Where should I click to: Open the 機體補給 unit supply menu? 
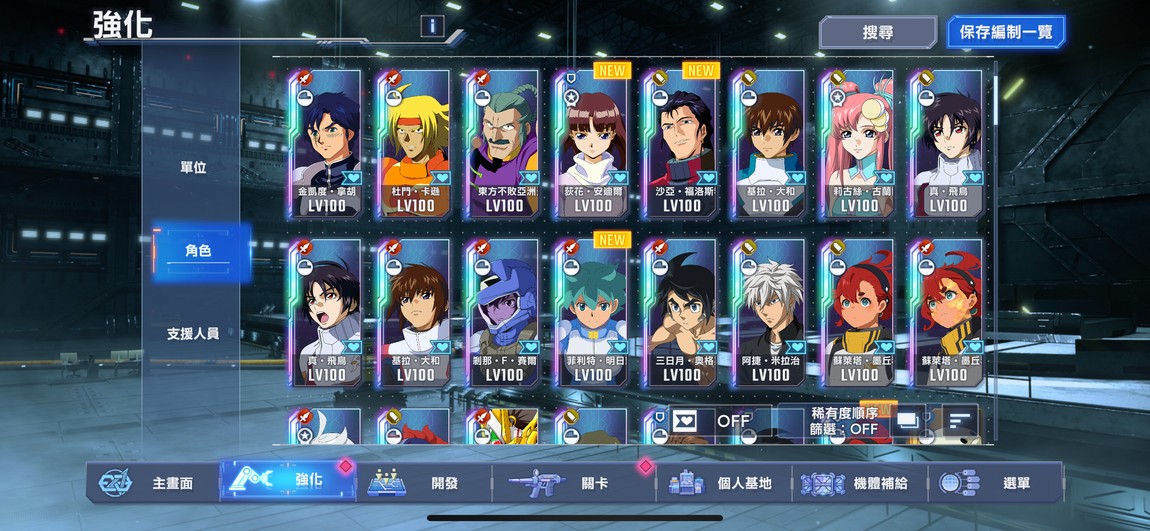pyautogui.click(x=858, y=483)
